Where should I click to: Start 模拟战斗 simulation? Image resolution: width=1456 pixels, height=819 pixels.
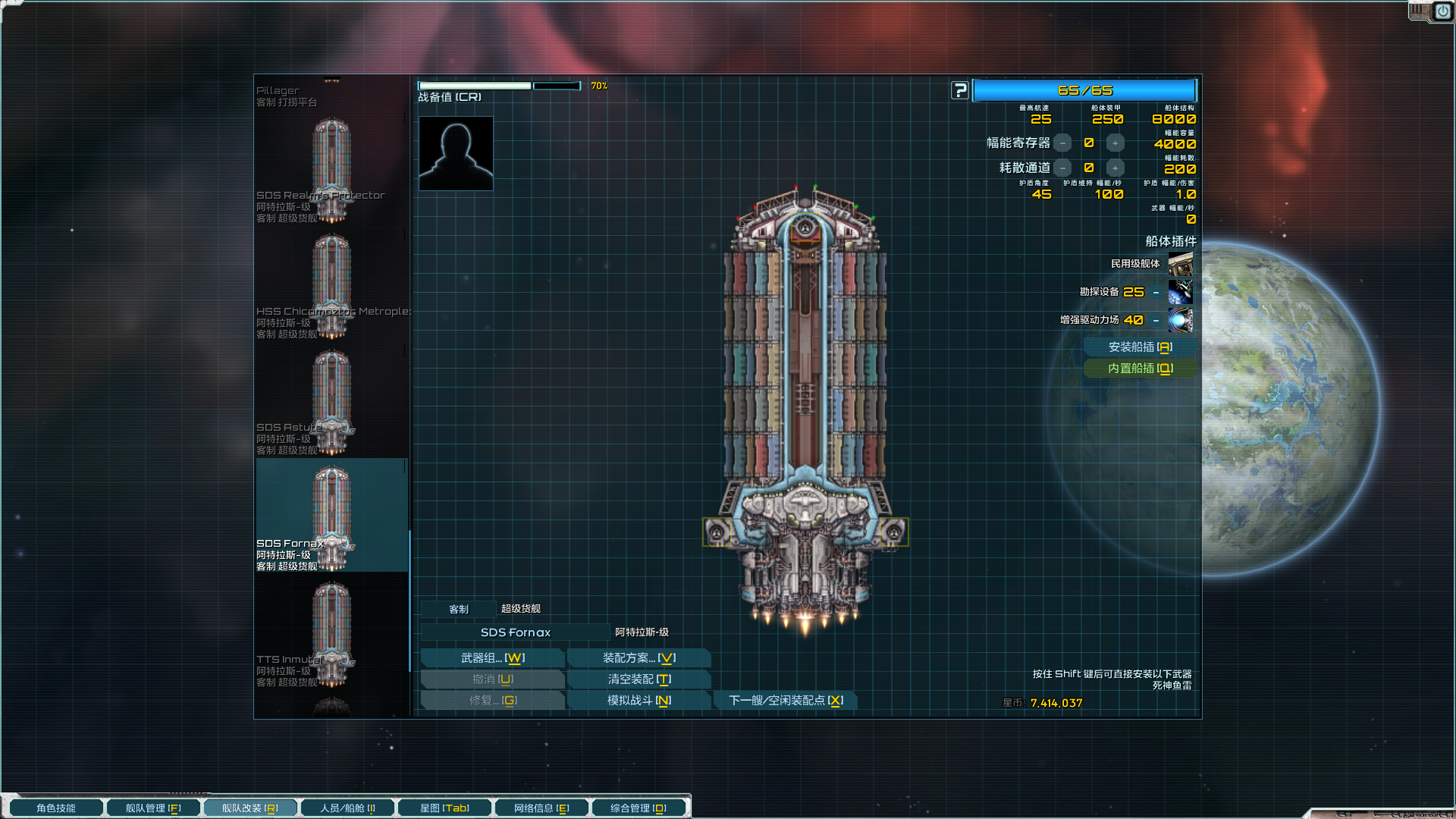point(639,701)
